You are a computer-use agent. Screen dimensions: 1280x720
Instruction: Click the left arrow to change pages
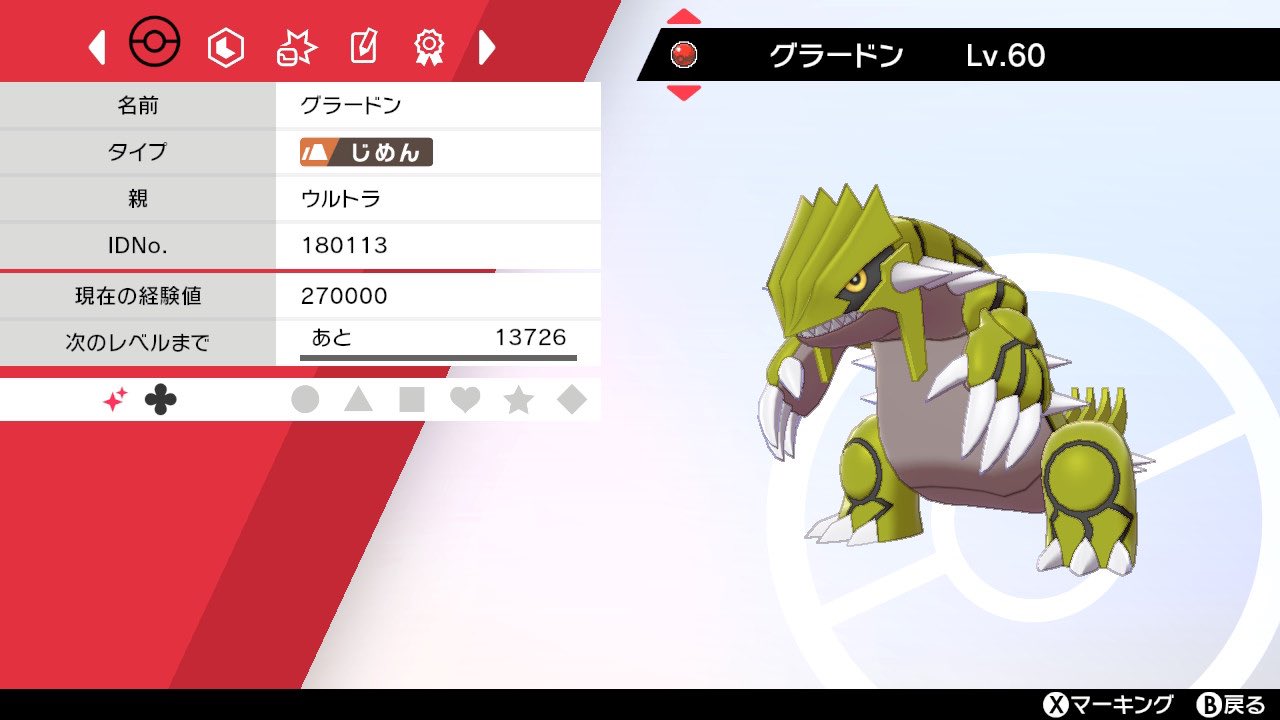click(96, 47)
